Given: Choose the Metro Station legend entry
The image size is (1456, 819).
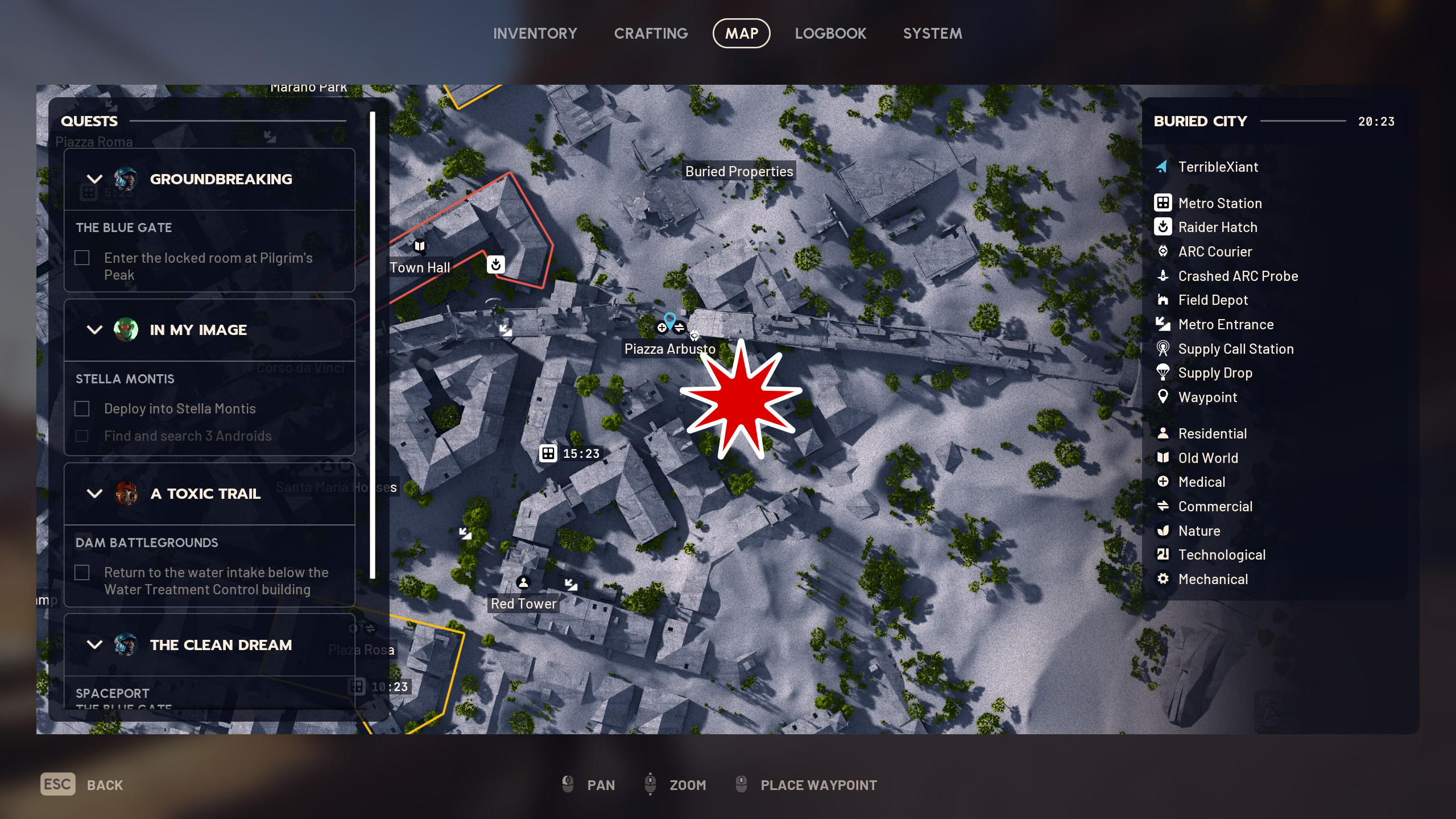Looking at the screenshot, I should coord(1219,203).
